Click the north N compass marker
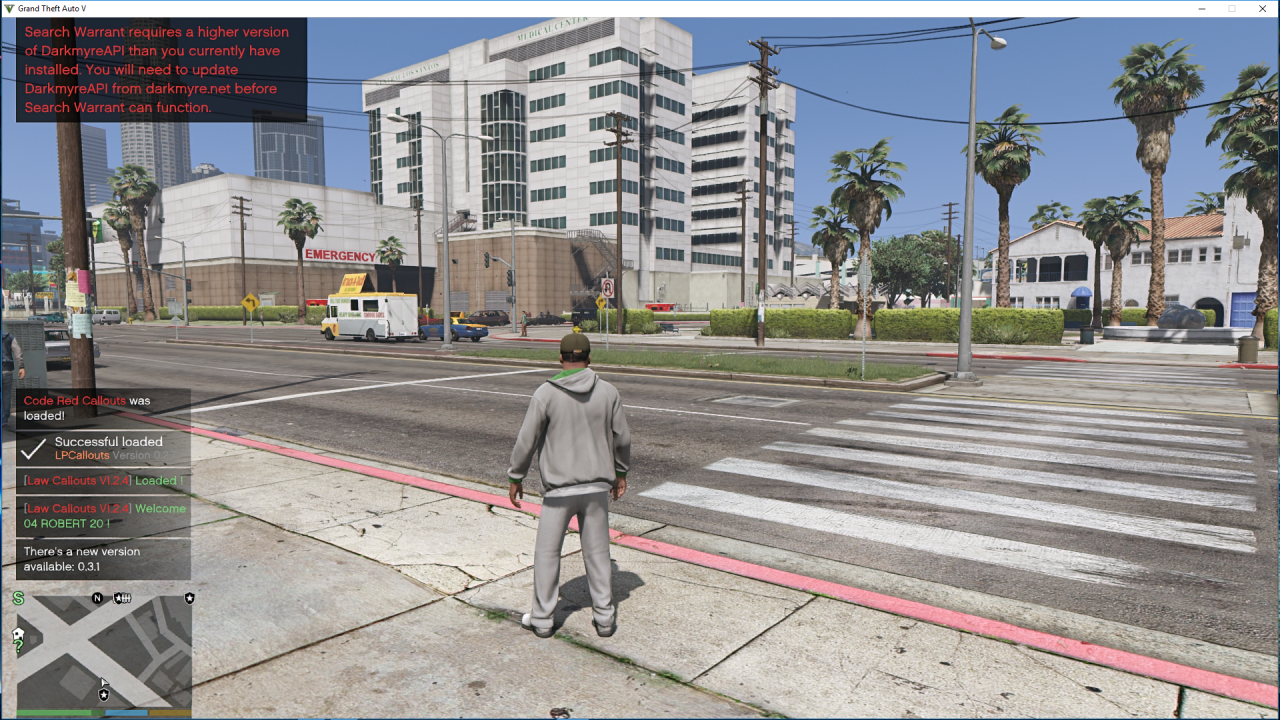 pos(97,598)
